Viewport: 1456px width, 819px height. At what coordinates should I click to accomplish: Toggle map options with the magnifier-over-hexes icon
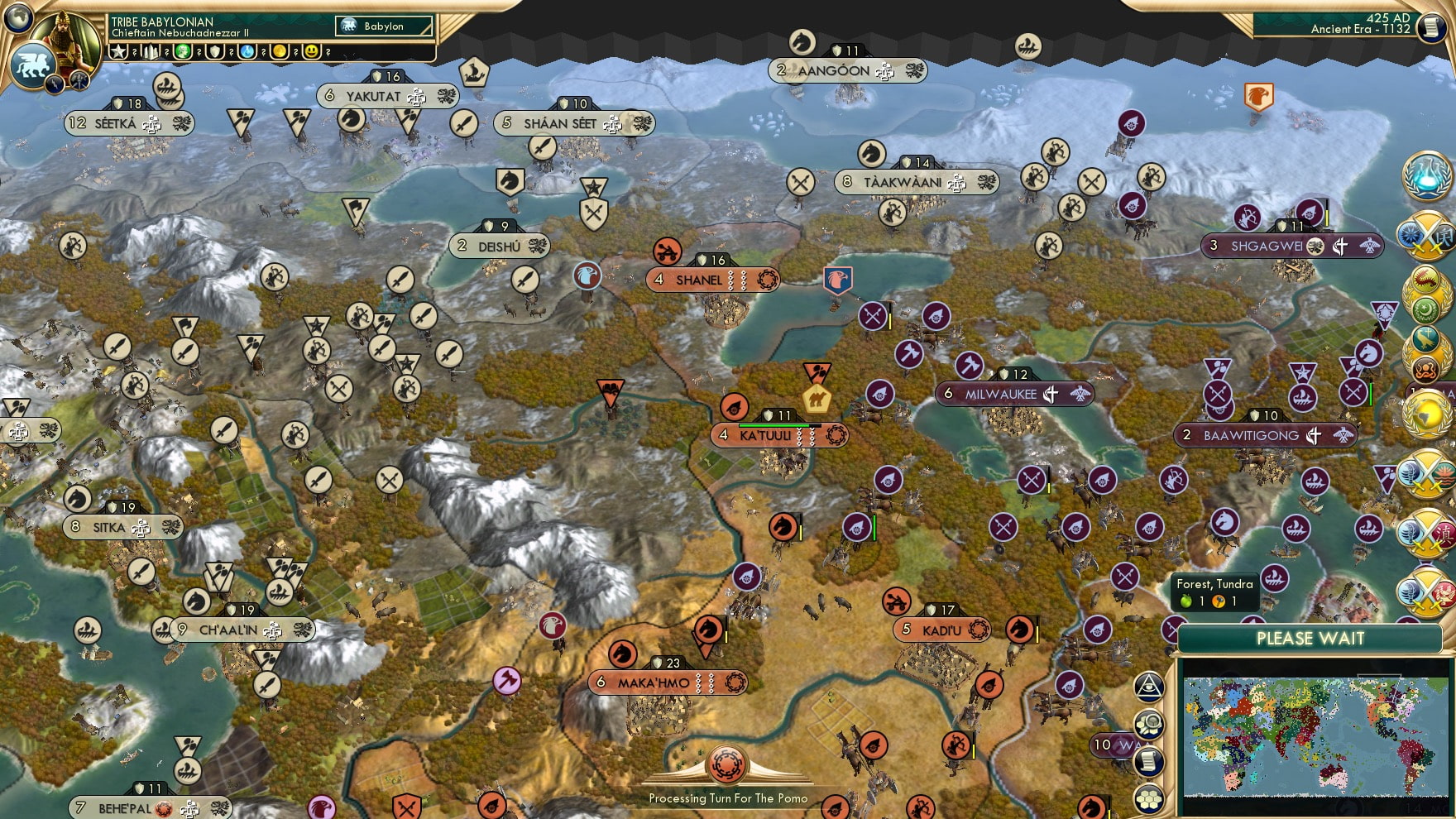click(1148, 724)
